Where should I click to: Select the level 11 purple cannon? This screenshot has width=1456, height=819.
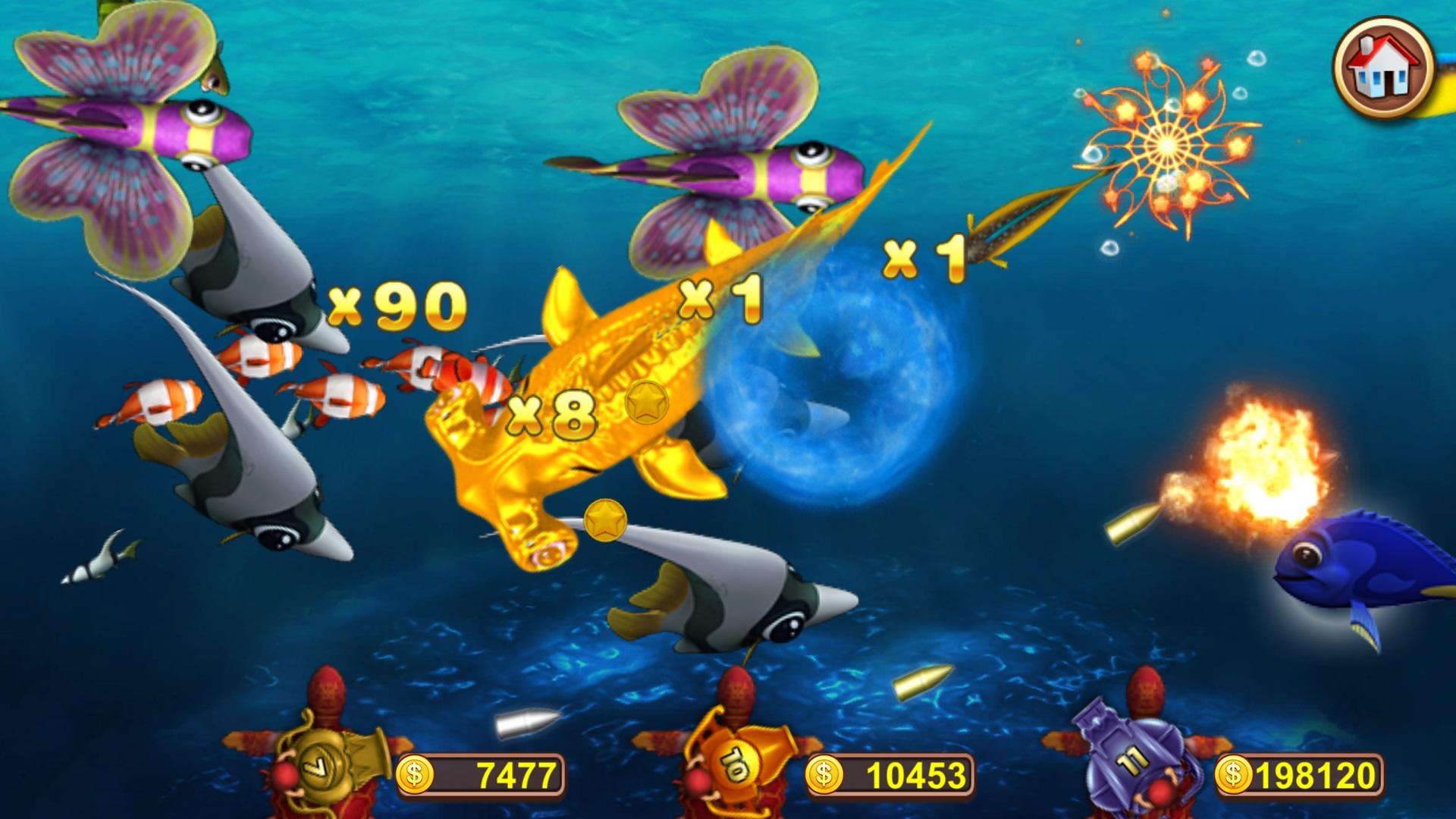pos(1130,758)
